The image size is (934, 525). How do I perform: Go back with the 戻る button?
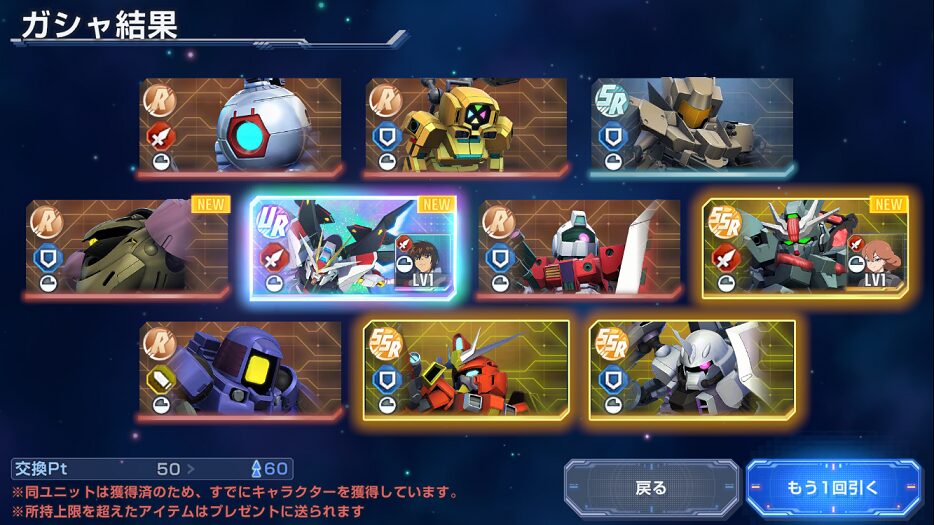coord(651,488)
